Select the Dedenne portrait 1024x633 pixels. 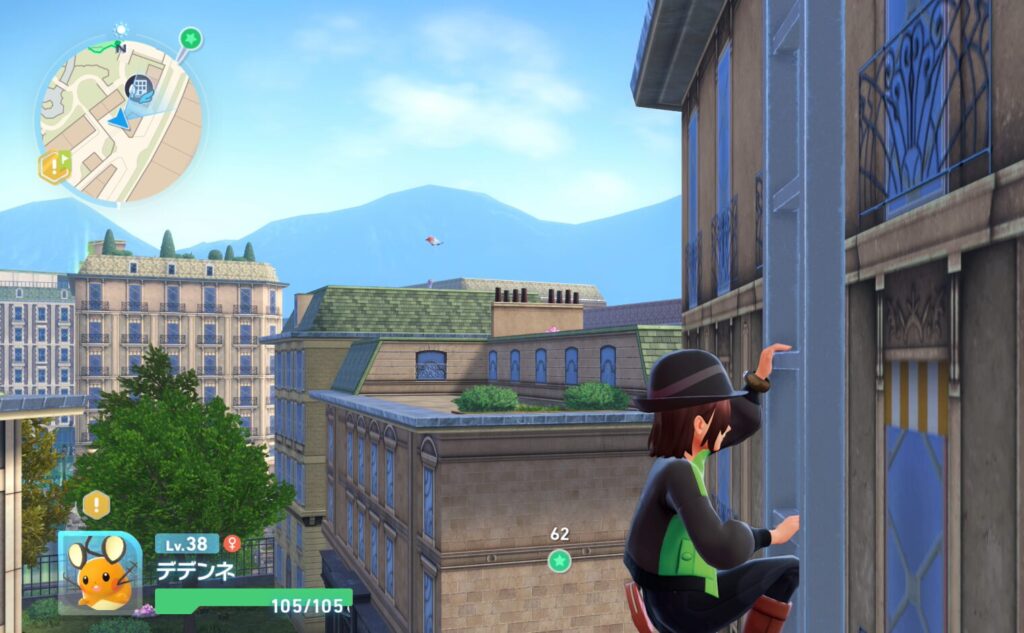[100, 572]
